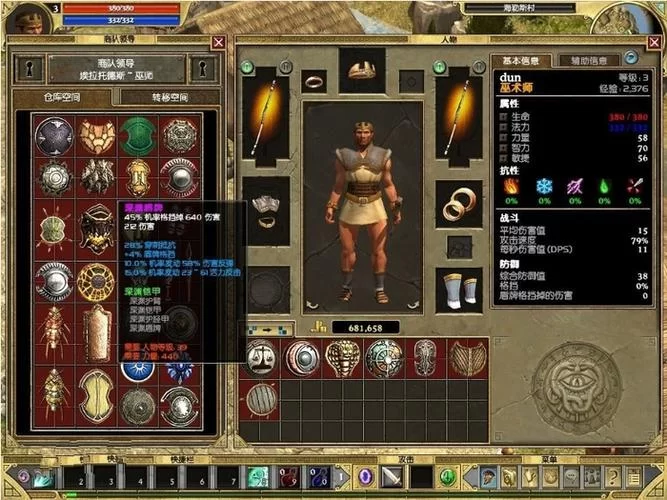Select the glowing staff in the left weapon slot
The height and width of the screenshot is (500, 667).
[265, 115]
